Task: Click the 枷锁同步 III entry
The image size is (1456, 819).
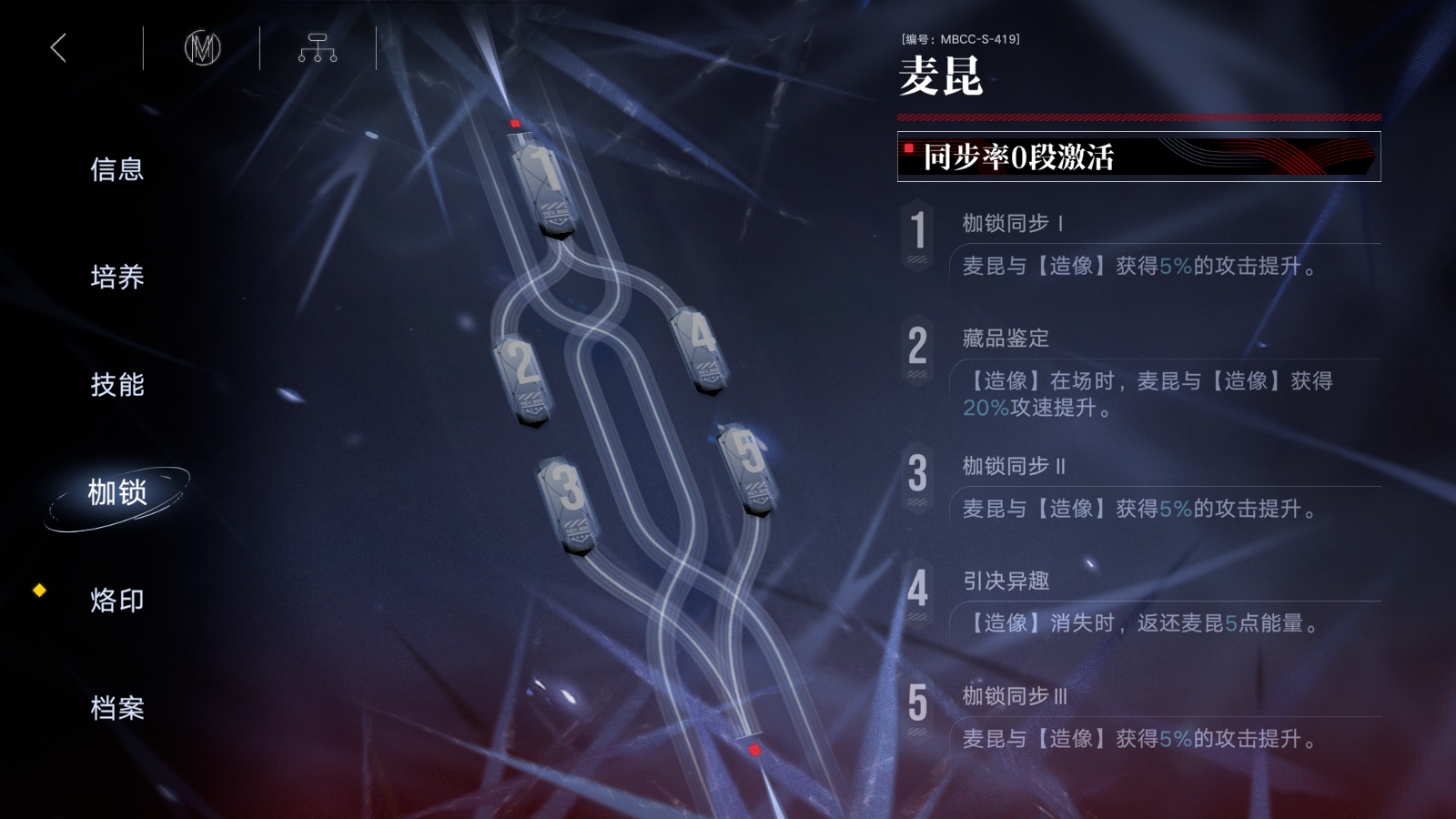Action: [1137, 719]
